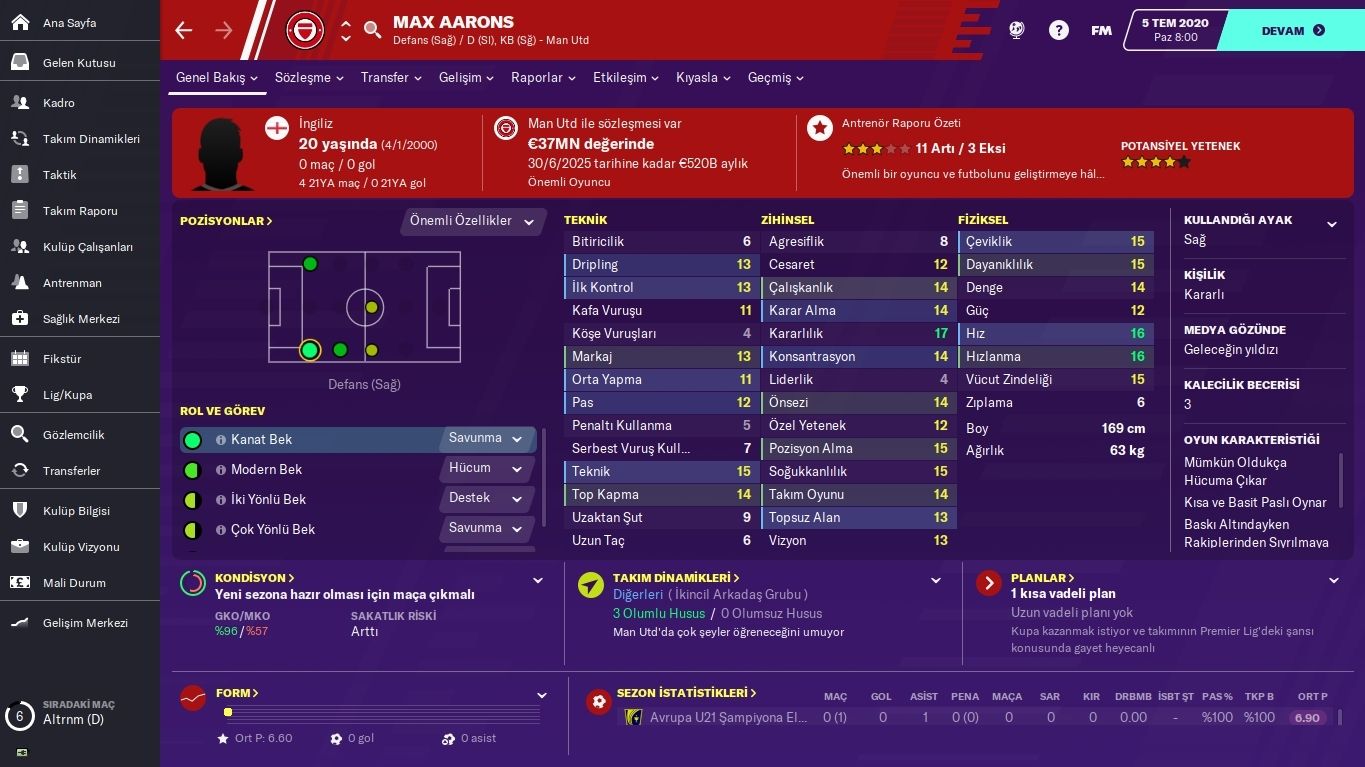Click the globe news icon in the title bar
Image resolution: width=1365 pixels, height=767 pixels.
1016,30
